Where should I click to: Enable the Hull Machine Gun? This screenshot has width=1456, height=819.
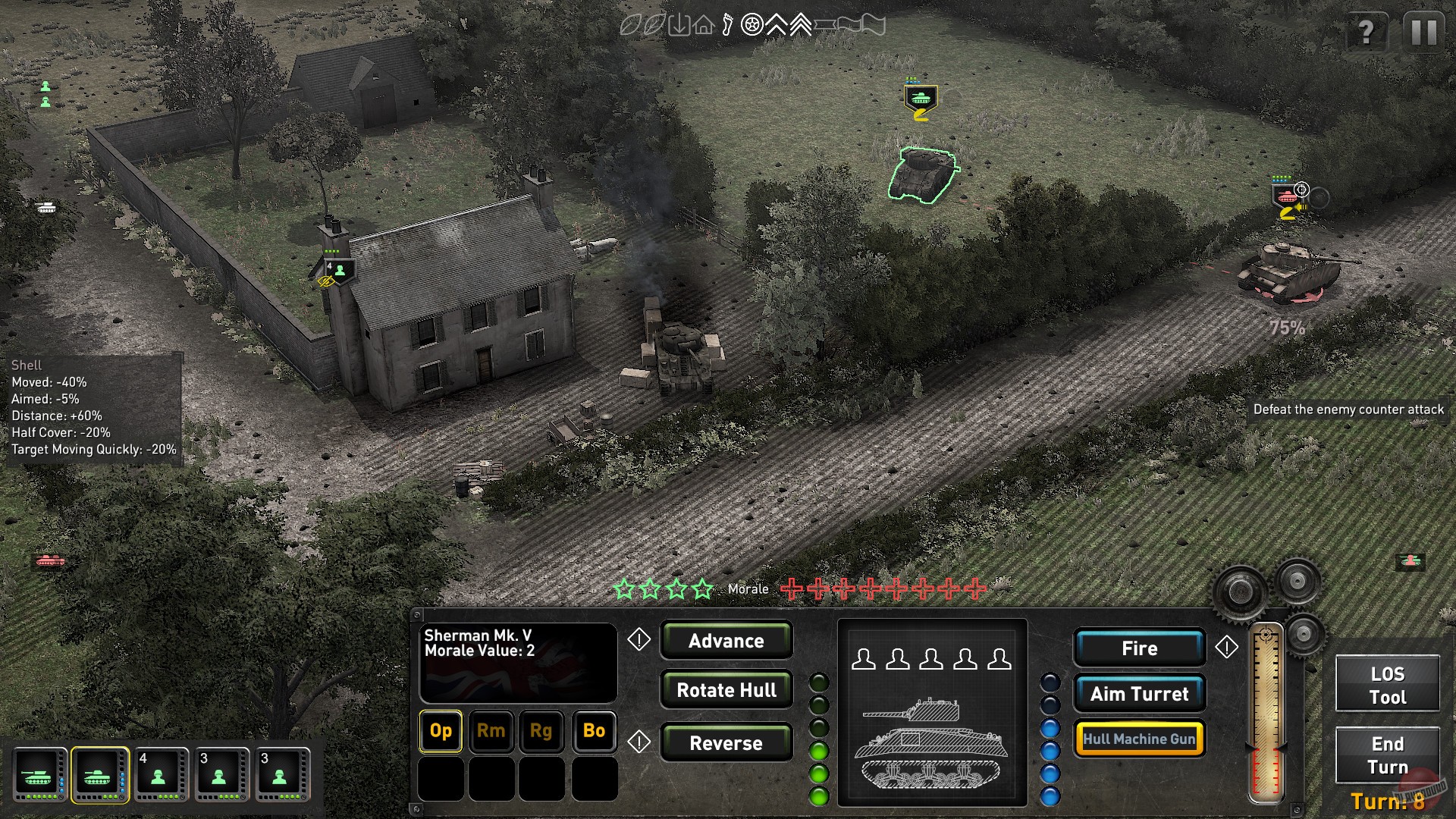(x=1139, y=738)
